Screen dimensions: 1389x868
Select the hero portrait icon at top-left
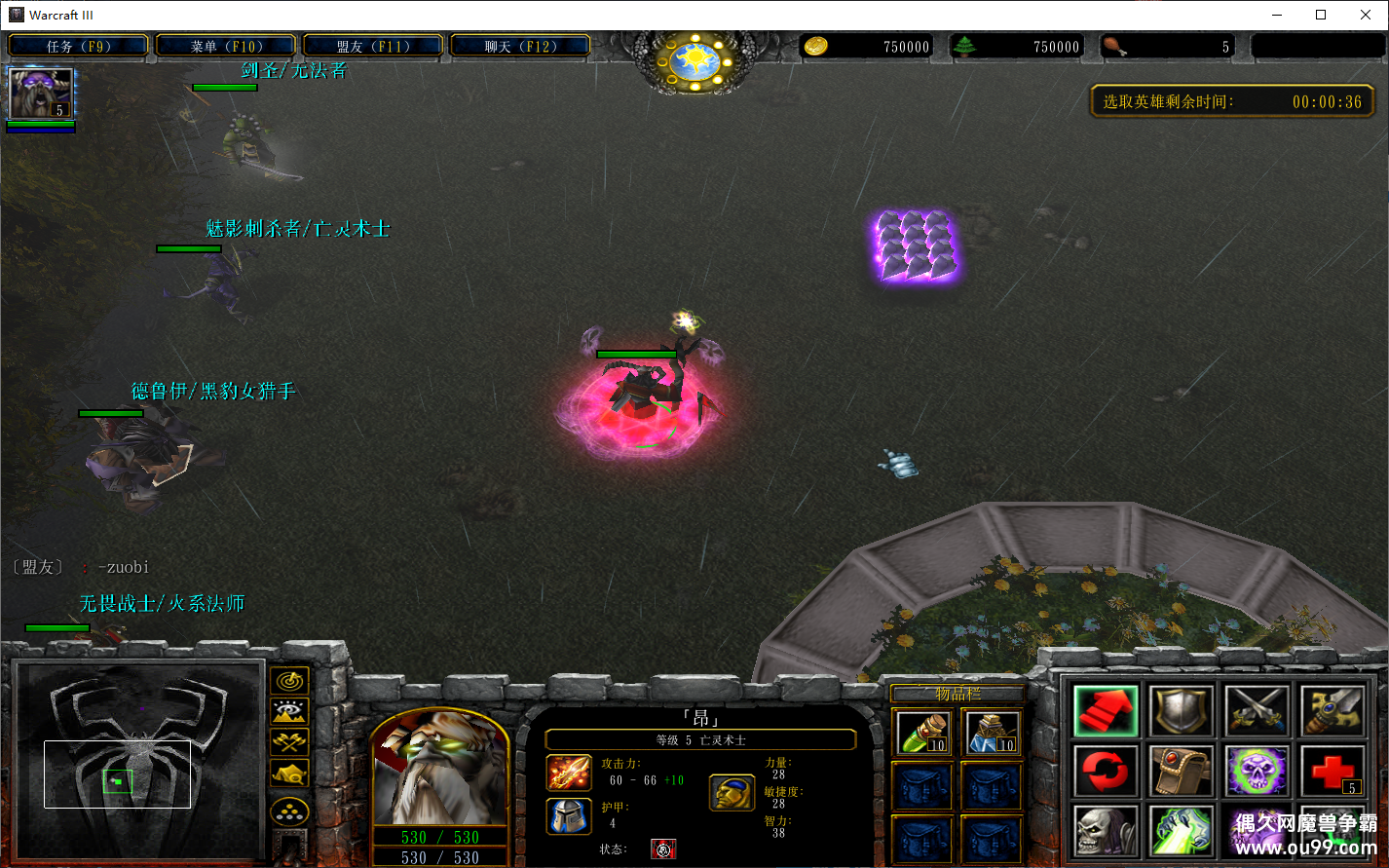click(x=41, y=94)
